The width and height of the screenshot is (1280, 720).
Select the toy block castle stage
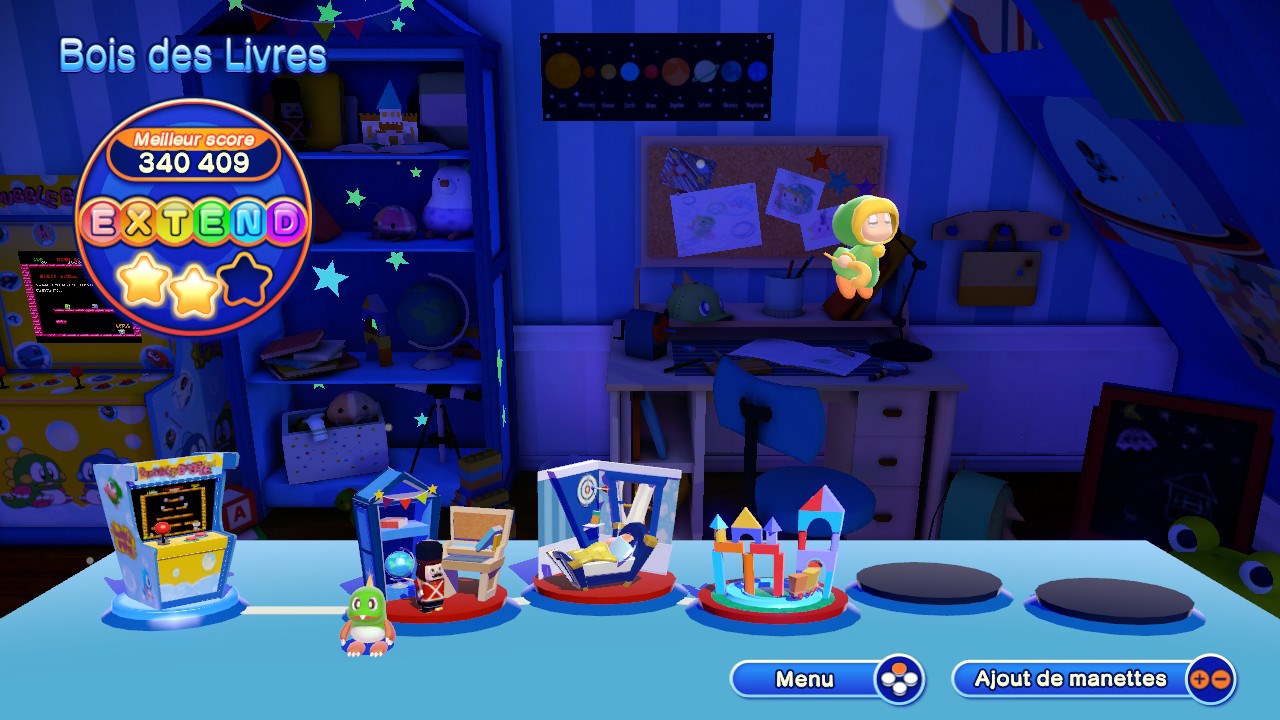772,555
